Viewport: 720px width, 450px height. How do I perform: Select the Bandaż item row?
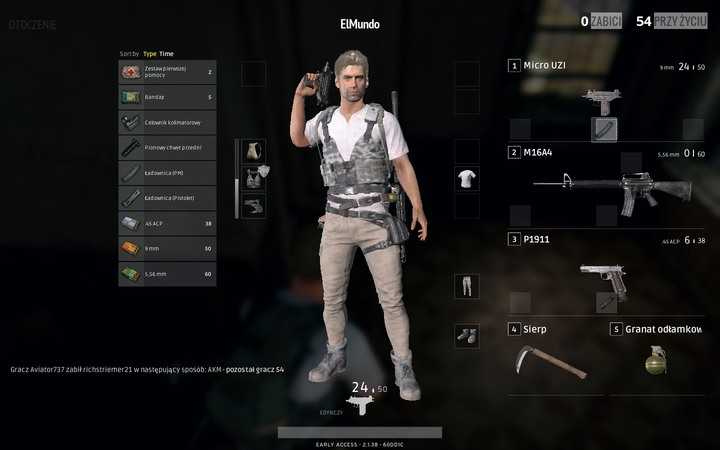point(167,97)
